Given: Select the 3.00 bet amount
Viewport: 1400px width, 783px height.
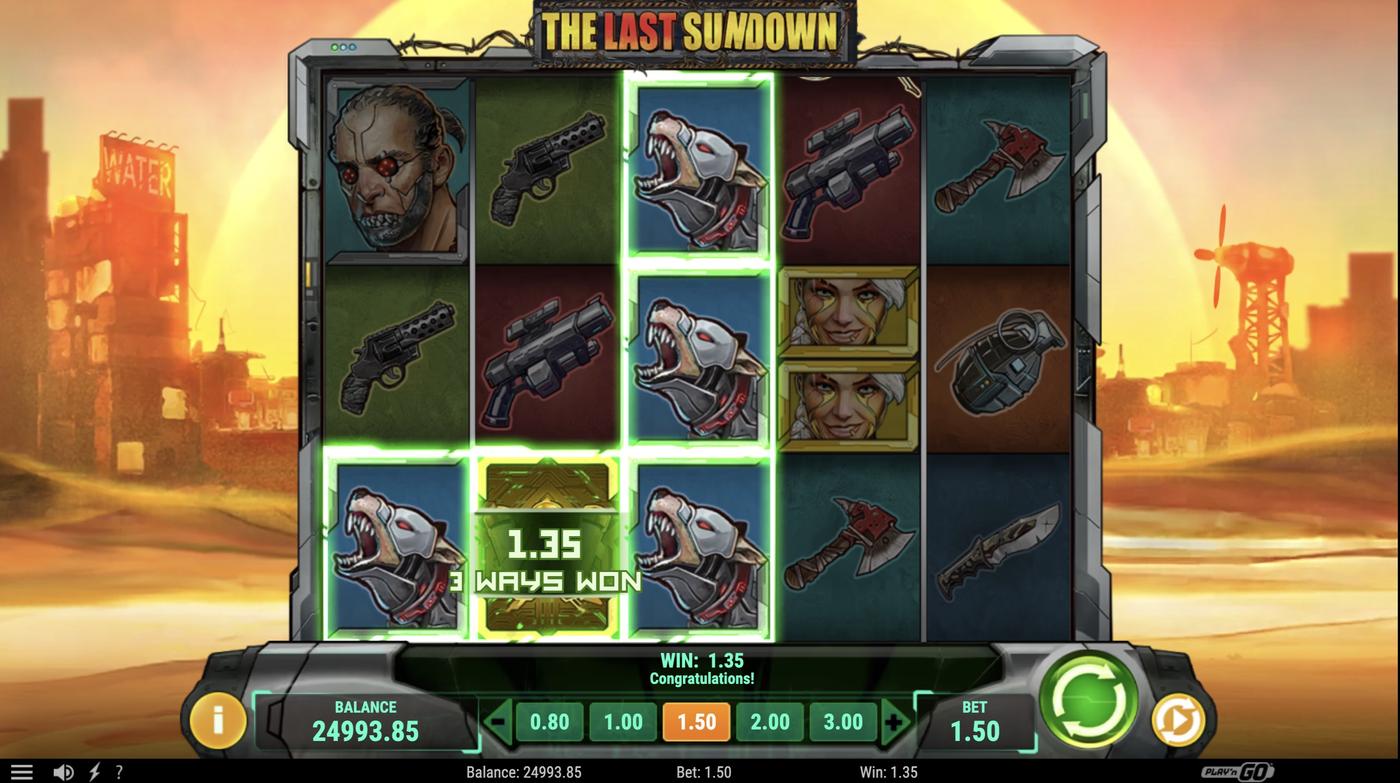Looking at the screenshot, I should 843,719.
